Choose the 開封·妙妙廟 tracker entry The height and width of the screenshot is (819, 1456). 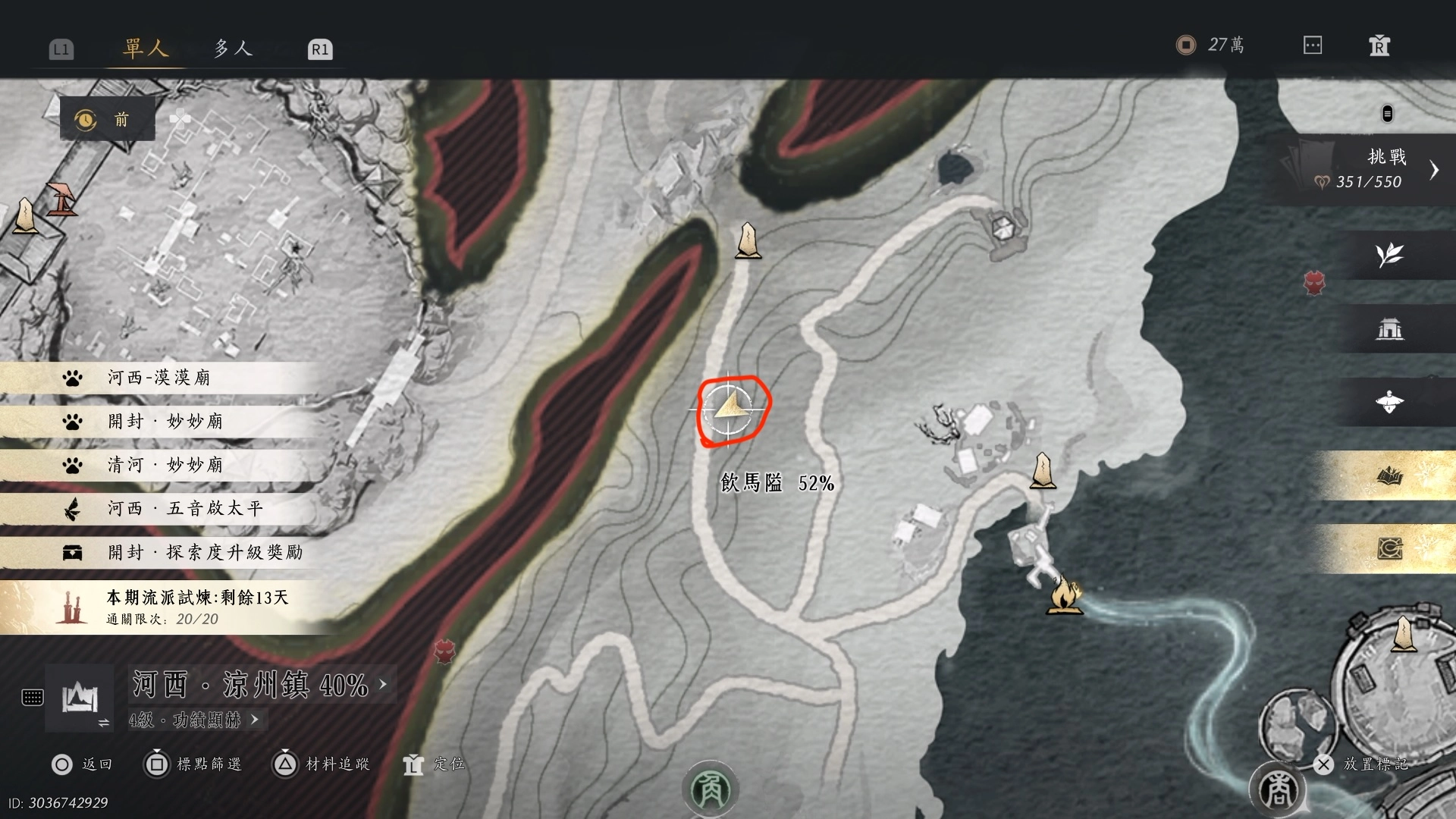point(165,422)
